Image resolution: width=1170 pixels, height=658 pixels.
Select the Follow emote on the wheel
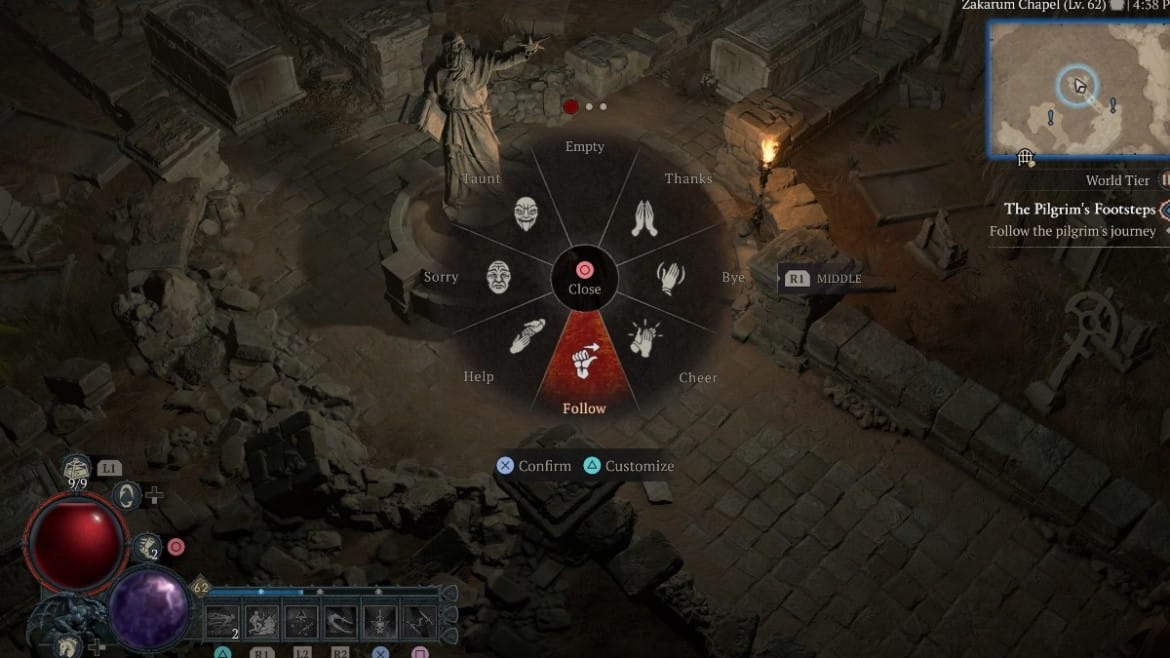pyautogui.click(x=584, y=362)
